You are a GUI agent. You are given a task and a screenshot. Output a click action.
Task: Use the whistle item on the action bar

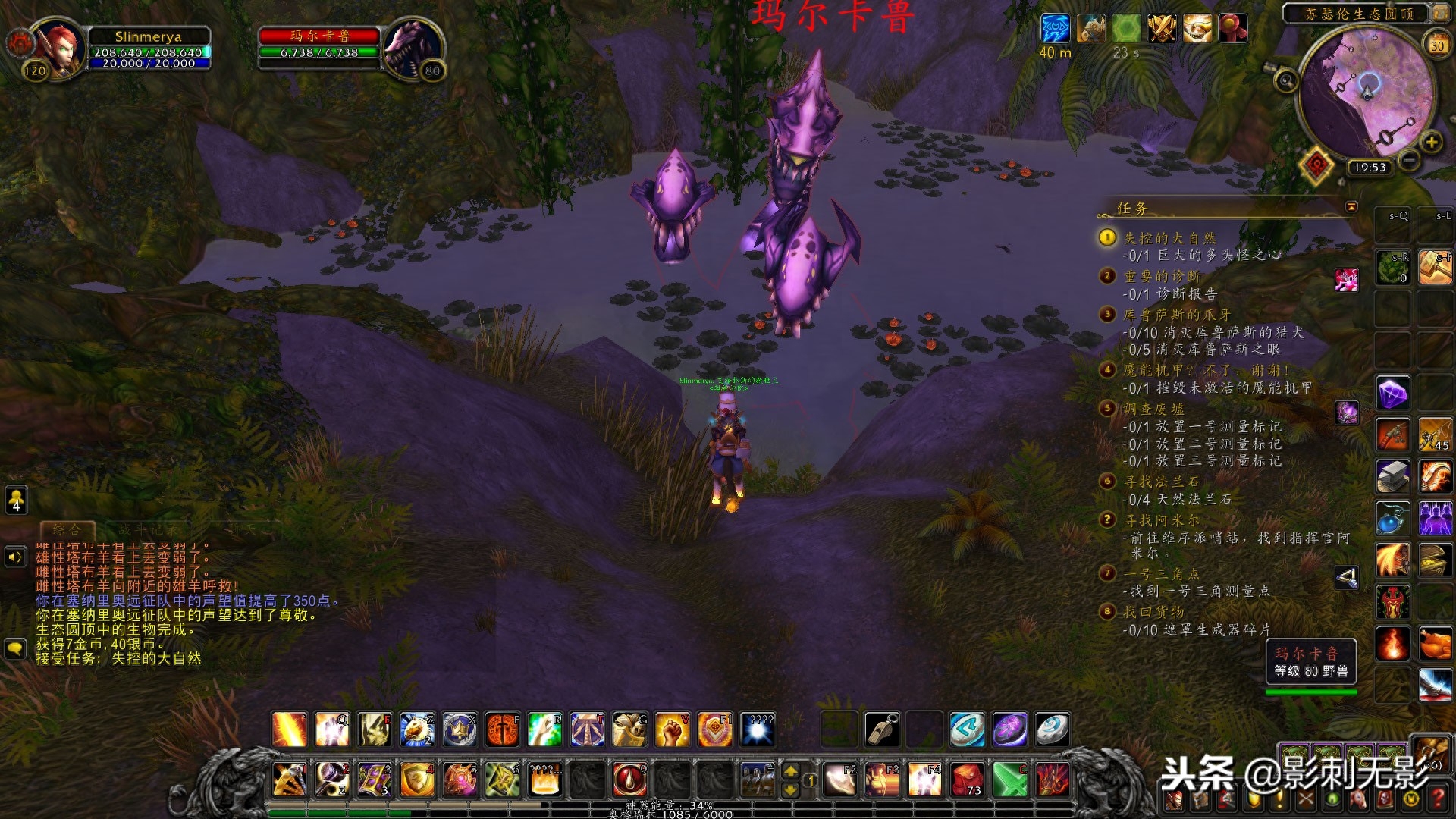point(882,730)
